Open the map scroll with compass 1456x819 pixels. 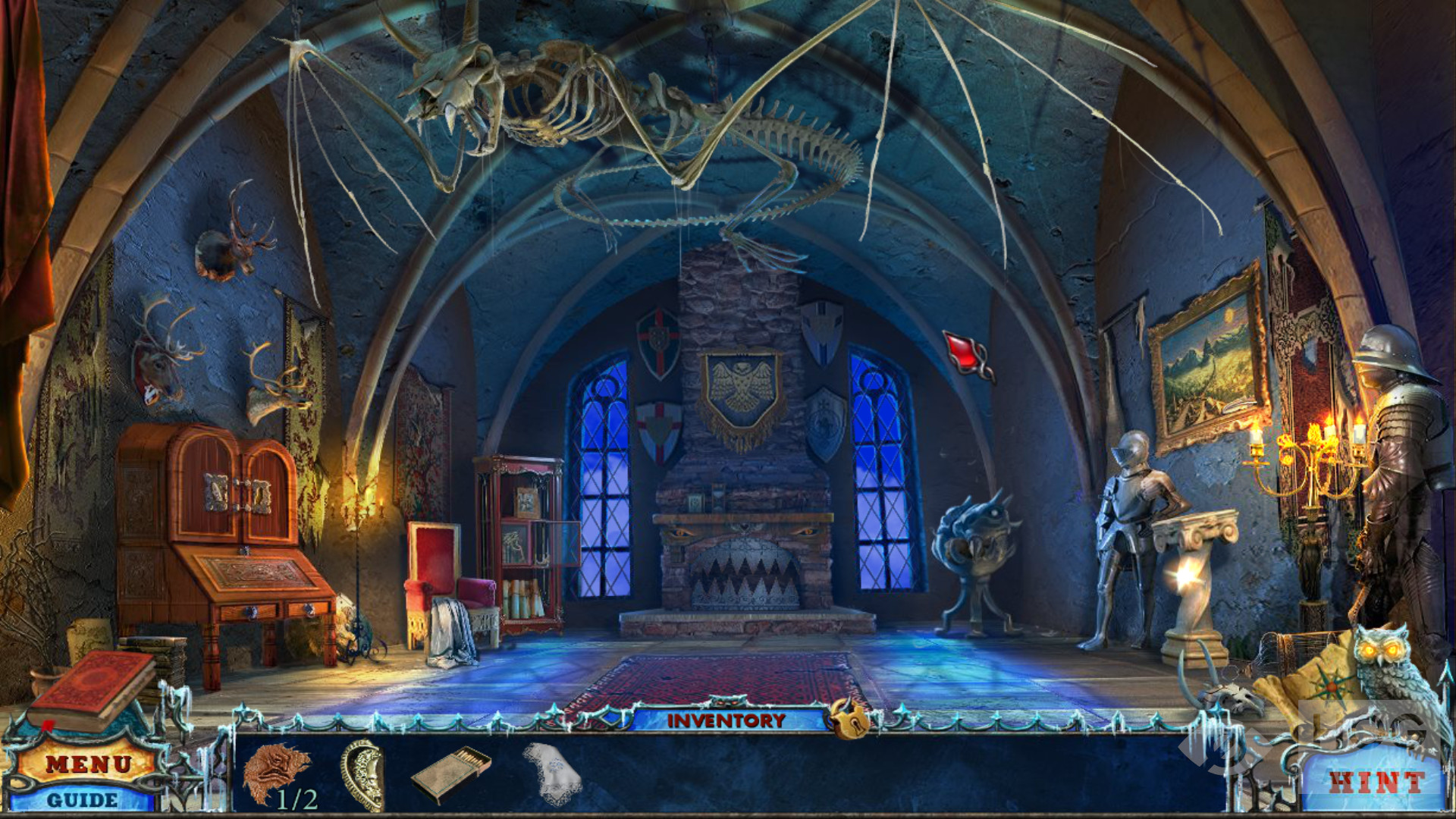[1313, 682]
